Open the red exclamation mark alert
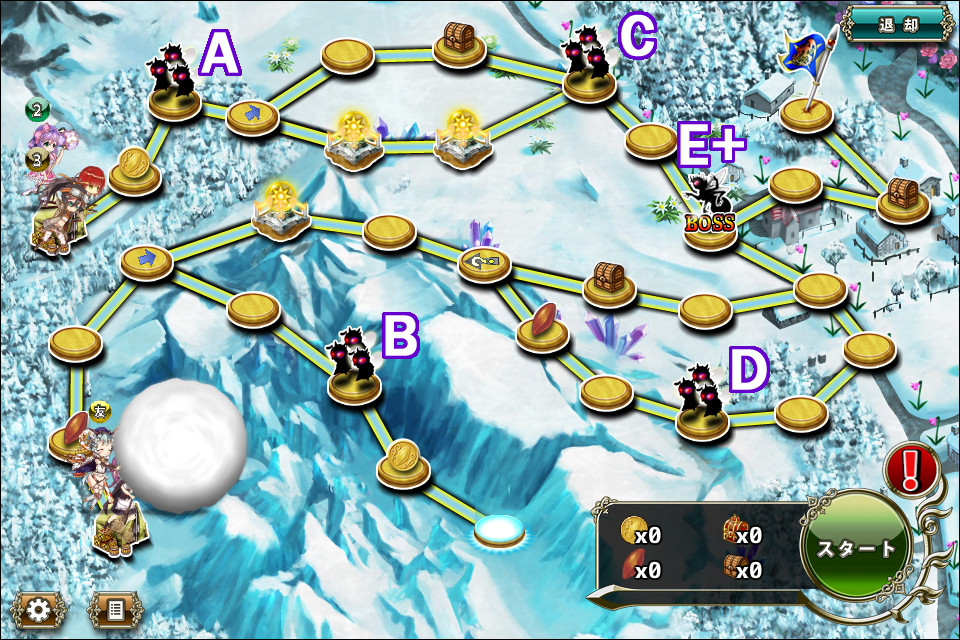 pos(911,469)
